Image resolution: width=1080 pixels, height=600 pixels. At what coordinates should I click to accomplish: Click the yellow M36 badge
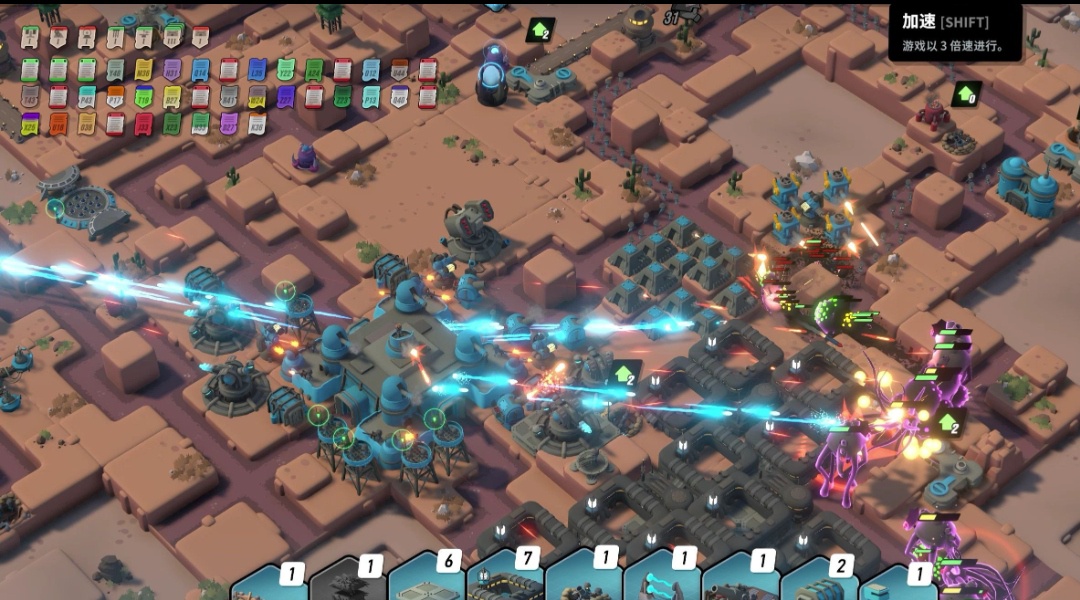[x=143, y=71]
